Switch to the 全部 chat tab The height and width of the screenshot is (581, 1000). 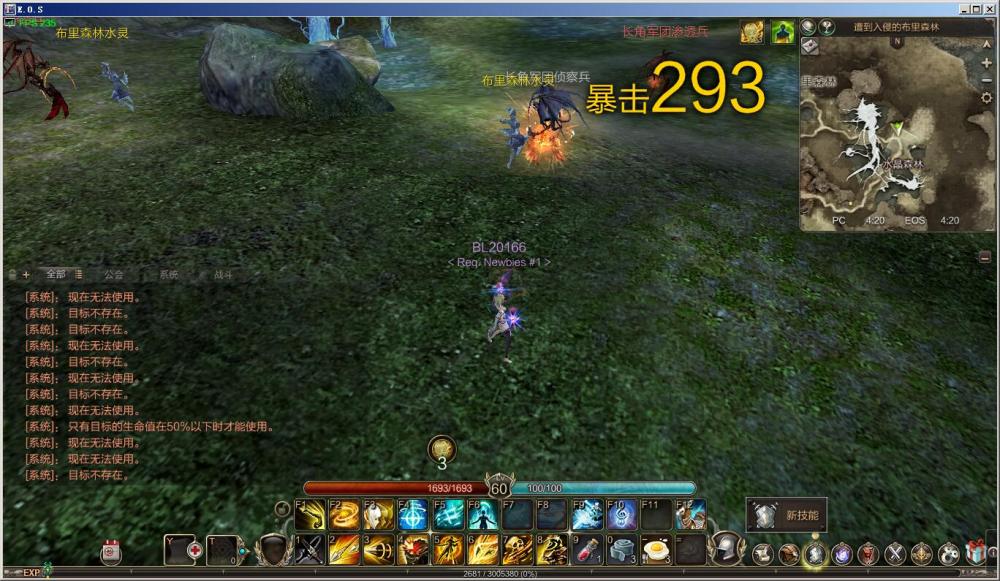pyautogui.click(x=56, y=274)
